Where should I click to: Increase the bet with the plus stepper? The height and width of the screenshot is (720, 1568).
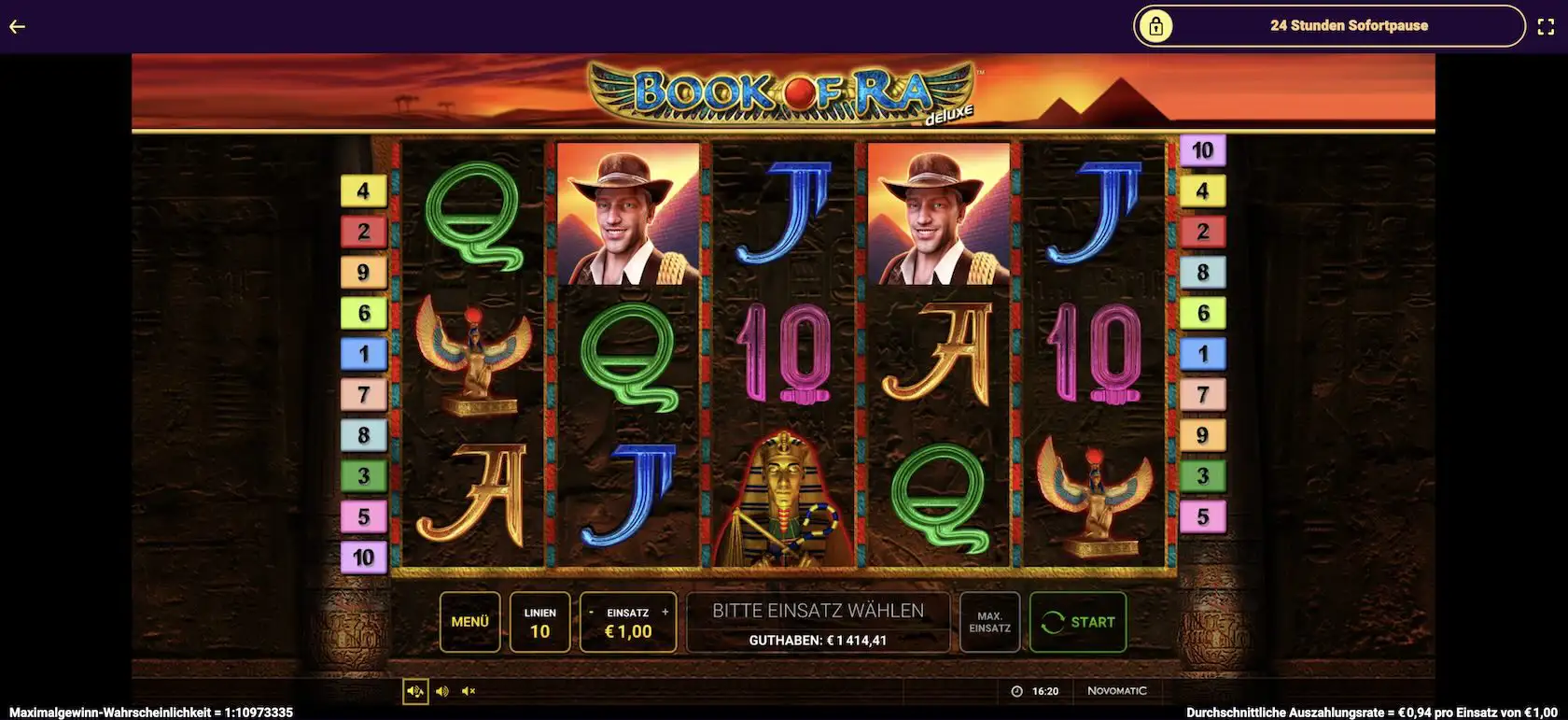click(x=665, y=611)
